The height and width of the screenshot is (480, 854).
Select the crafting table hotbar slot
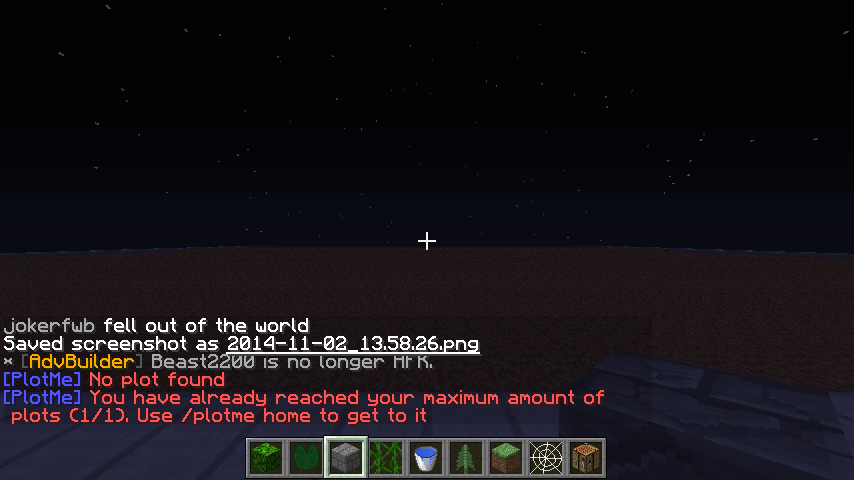point(586,458)
